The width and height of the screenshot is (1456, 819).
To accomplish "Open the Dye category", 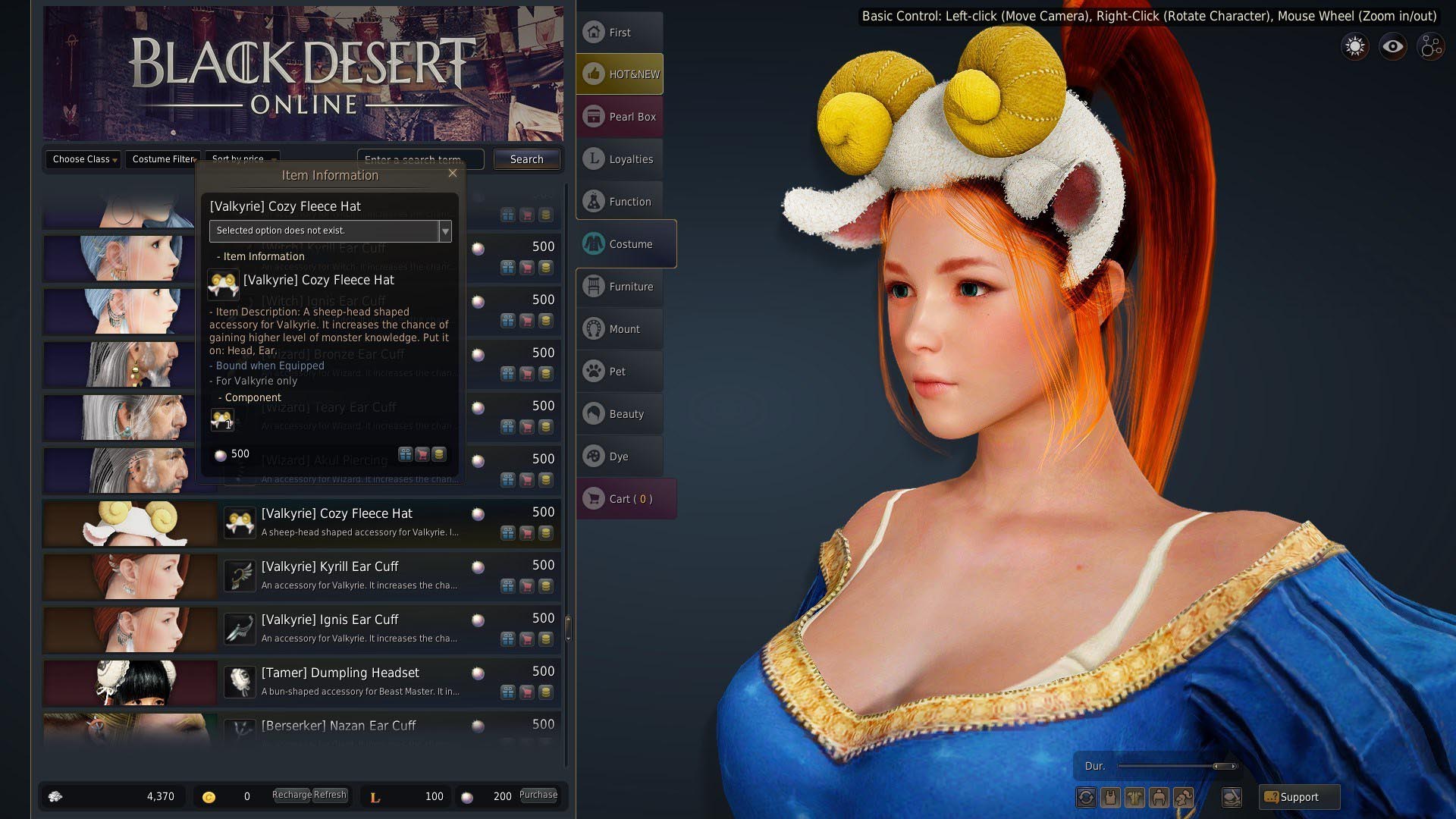I will point(620,457).
